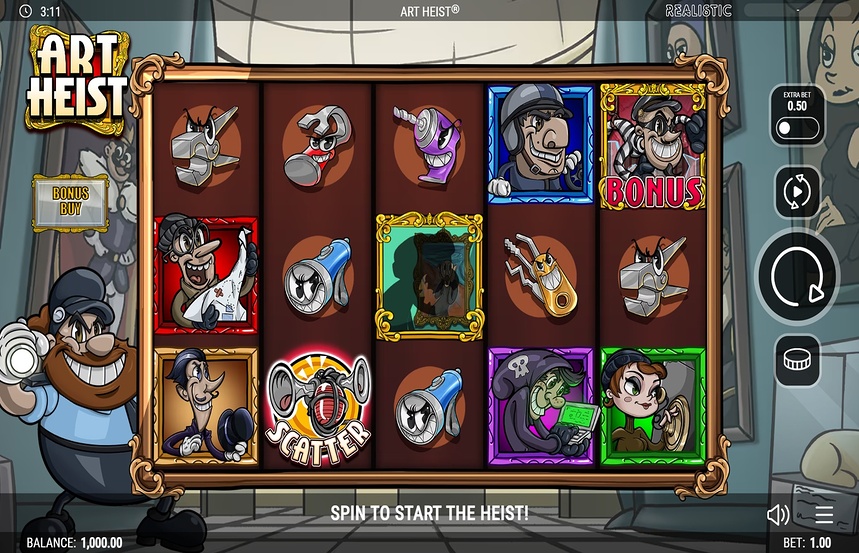Open the hamburger menu
This screenshot has height=553, width=859.
click(823, 515)
